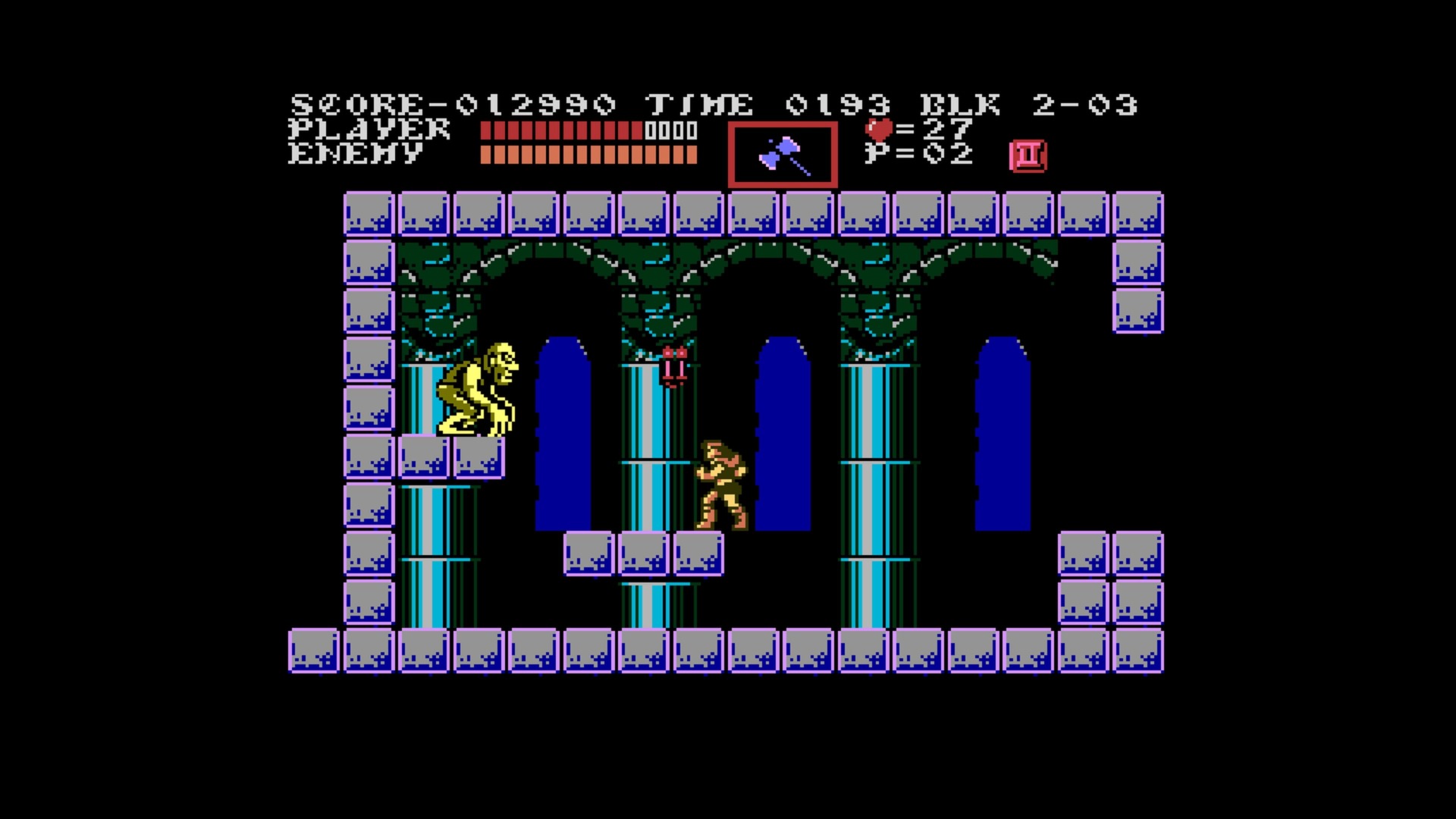Select the red heart icon showing 27
1456x819 pixels.
coord(878,130)
